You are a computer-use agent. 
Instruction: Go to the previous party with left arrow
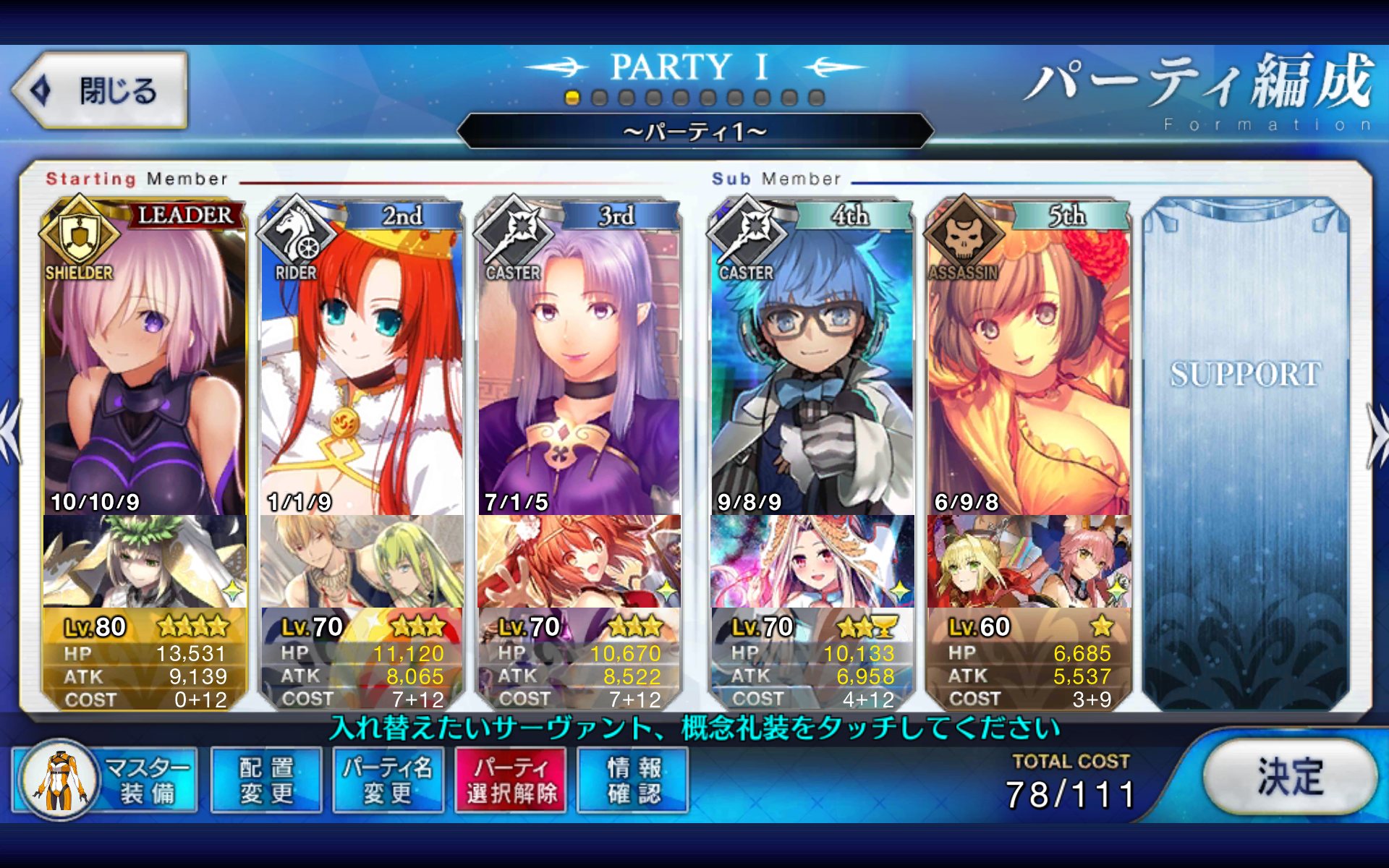click(10, 433)
